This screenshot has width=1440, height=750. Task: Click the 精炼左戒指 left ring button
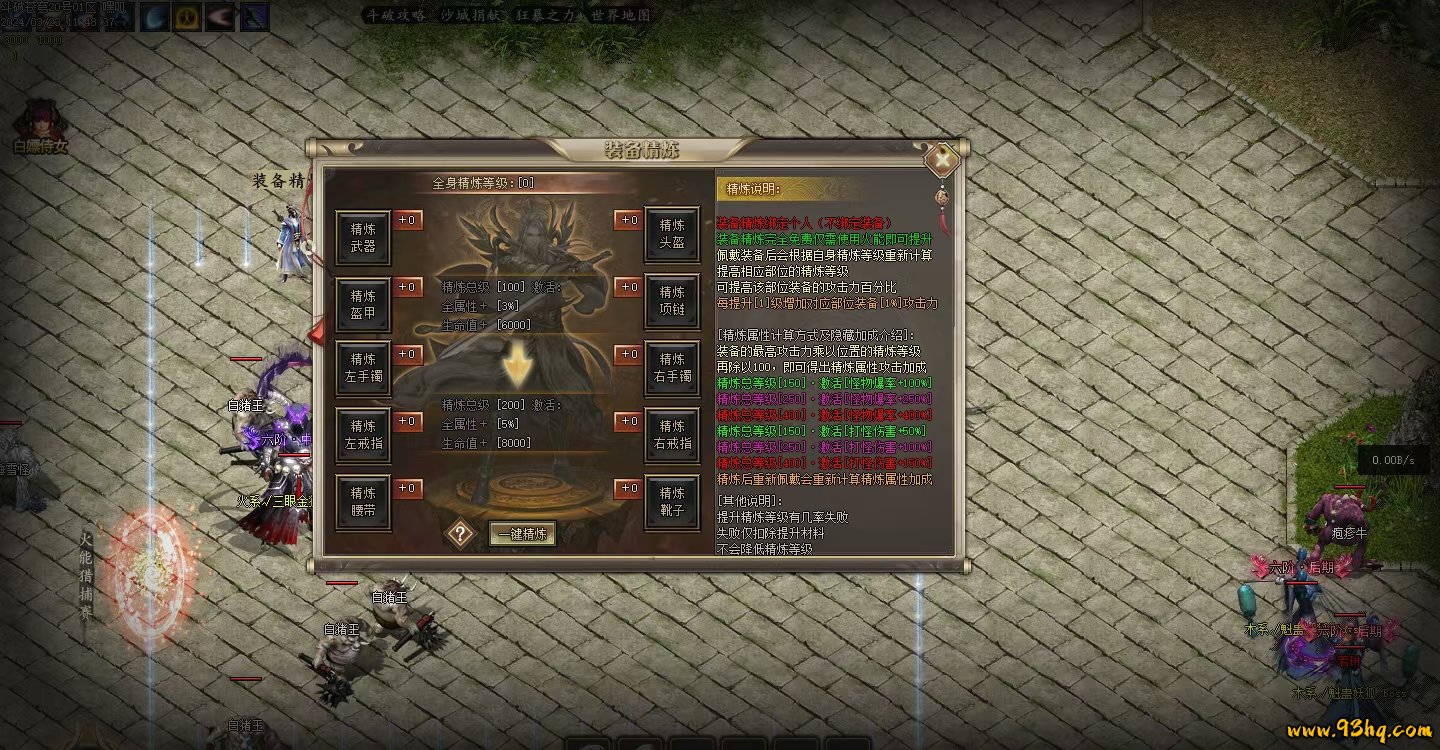pyautogui.click(x=363, y=435)
